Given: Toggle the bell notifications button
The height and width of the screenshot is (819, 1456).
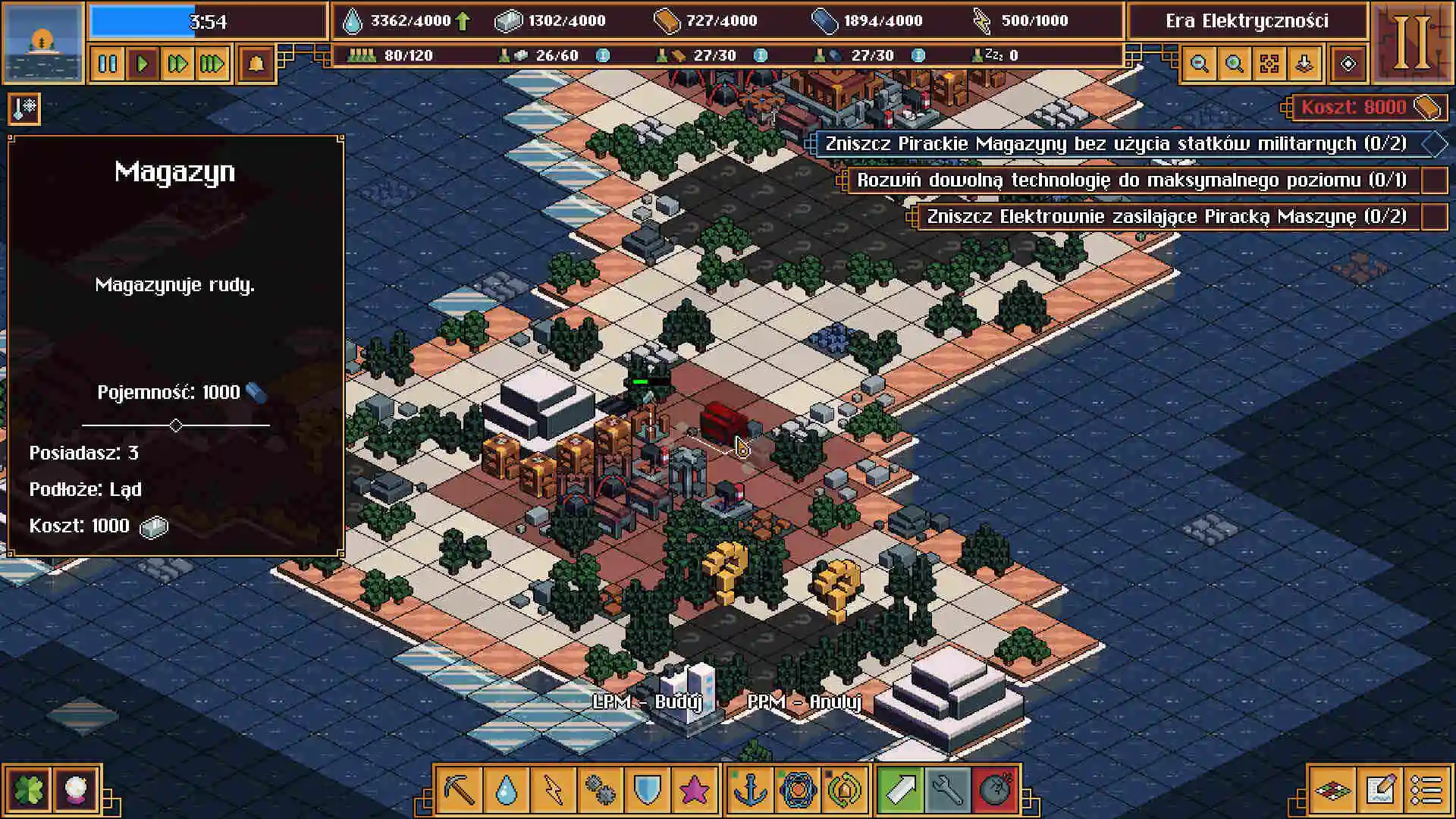Looking at the screenshot, I should [256, 64].
